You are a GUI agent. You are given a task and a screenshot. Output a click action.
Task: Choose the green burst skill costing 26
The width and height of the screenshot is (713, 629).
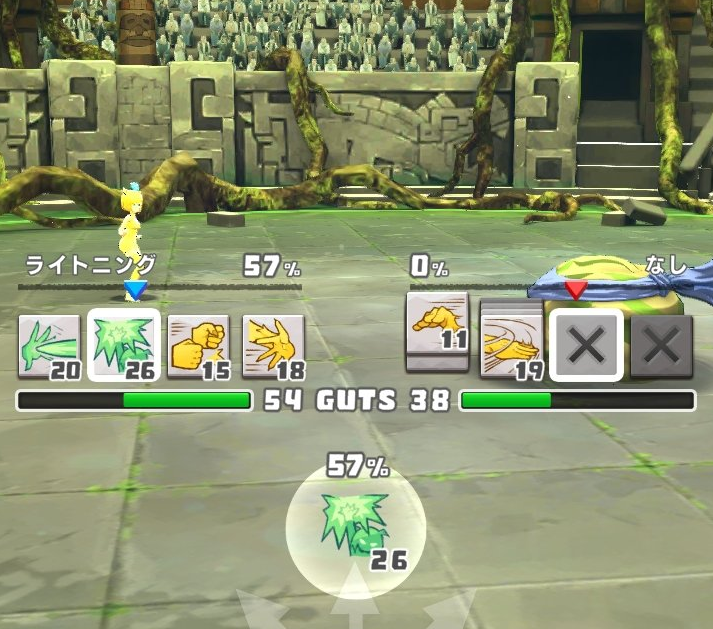pos(122,346)
